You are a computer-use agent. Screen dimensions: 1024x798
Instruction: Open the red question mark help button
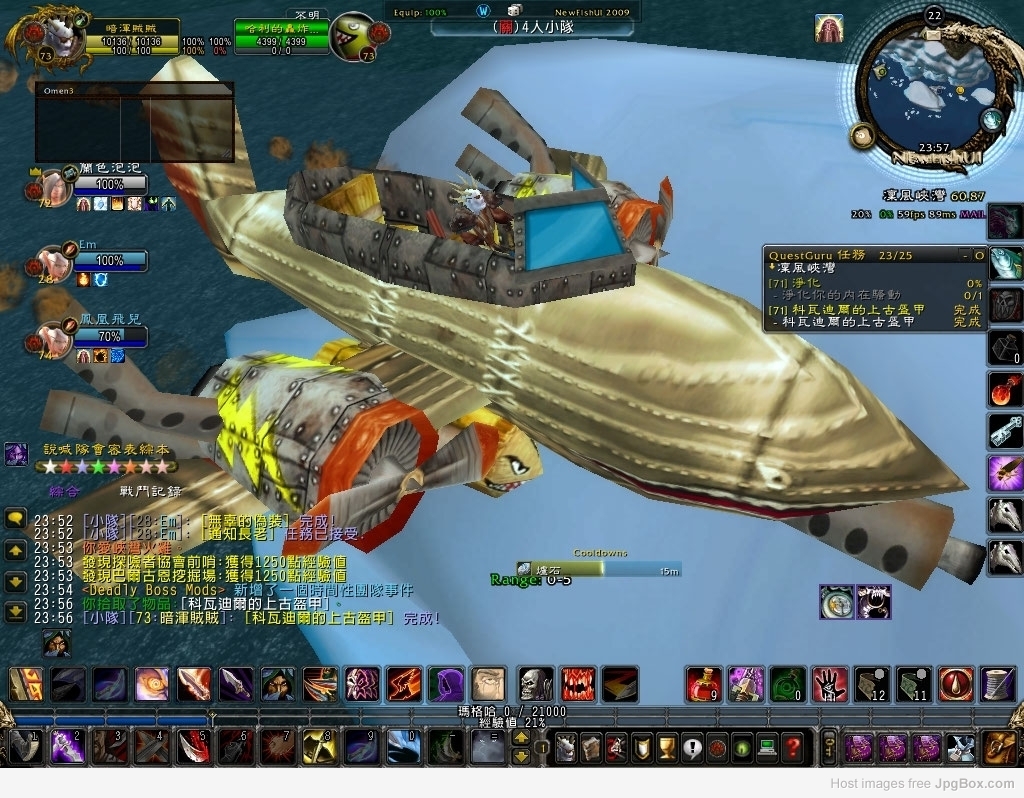coord(792,746)
